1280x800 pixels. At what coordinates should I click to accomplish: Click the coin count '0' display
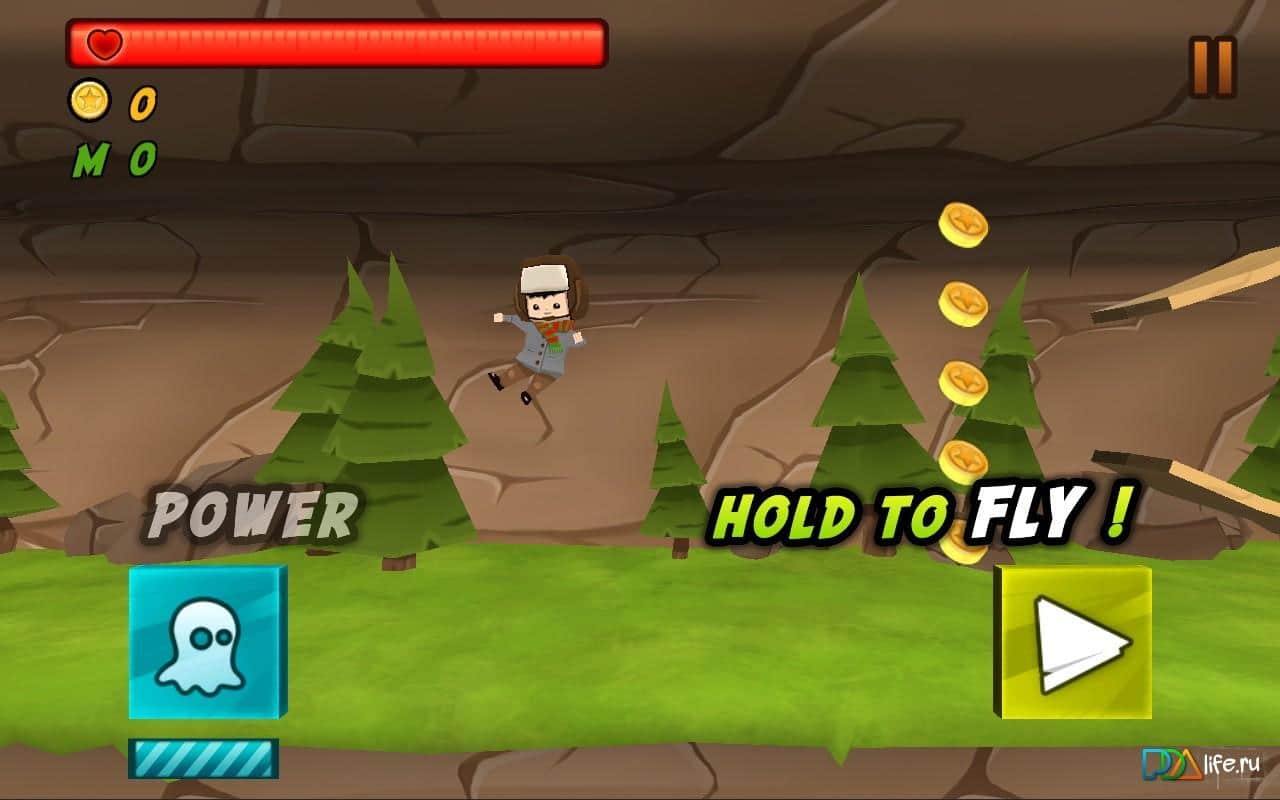click(141, 102)
